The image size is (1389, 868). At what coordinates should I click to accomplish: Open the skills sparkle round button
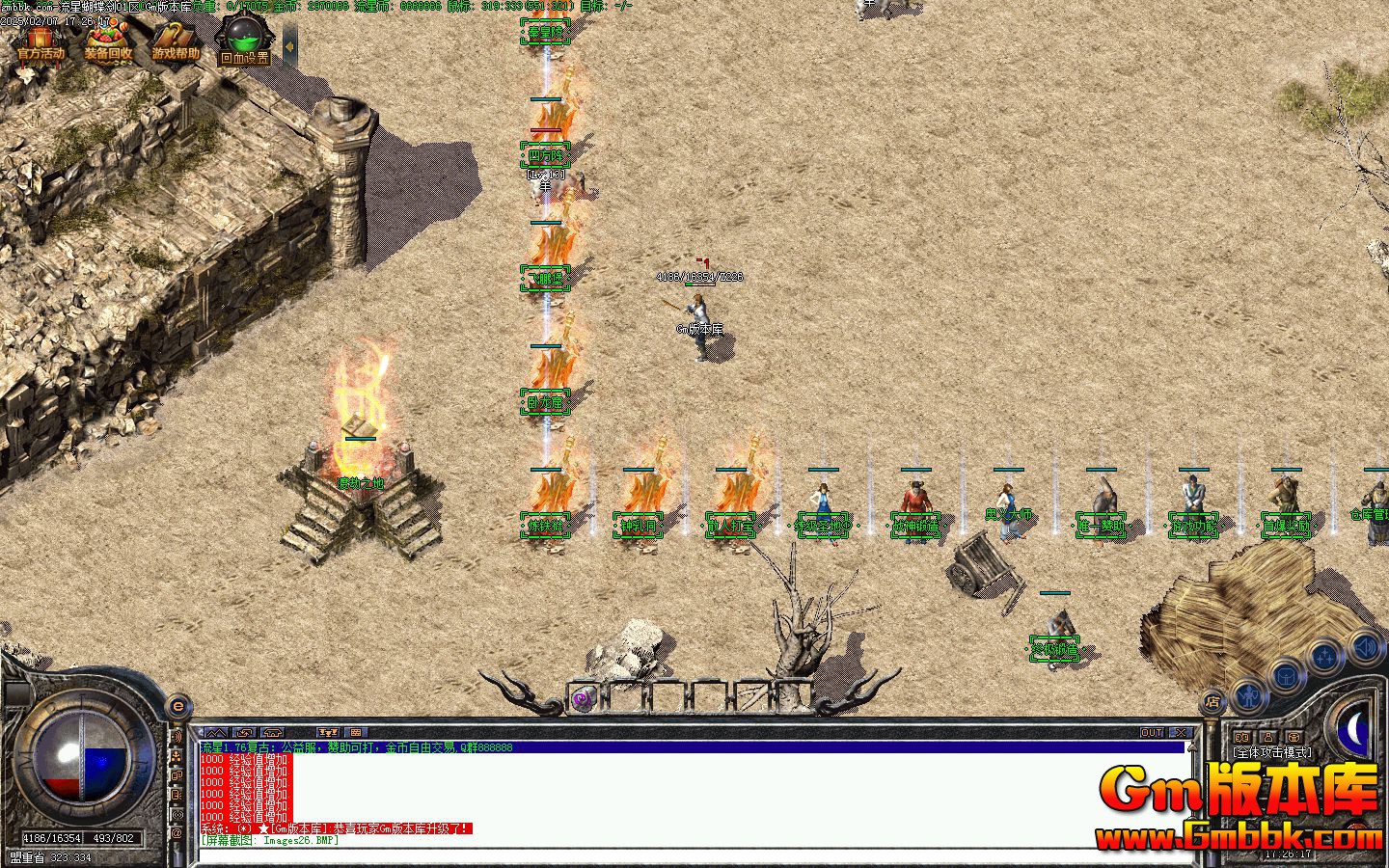pos(1326,658)
